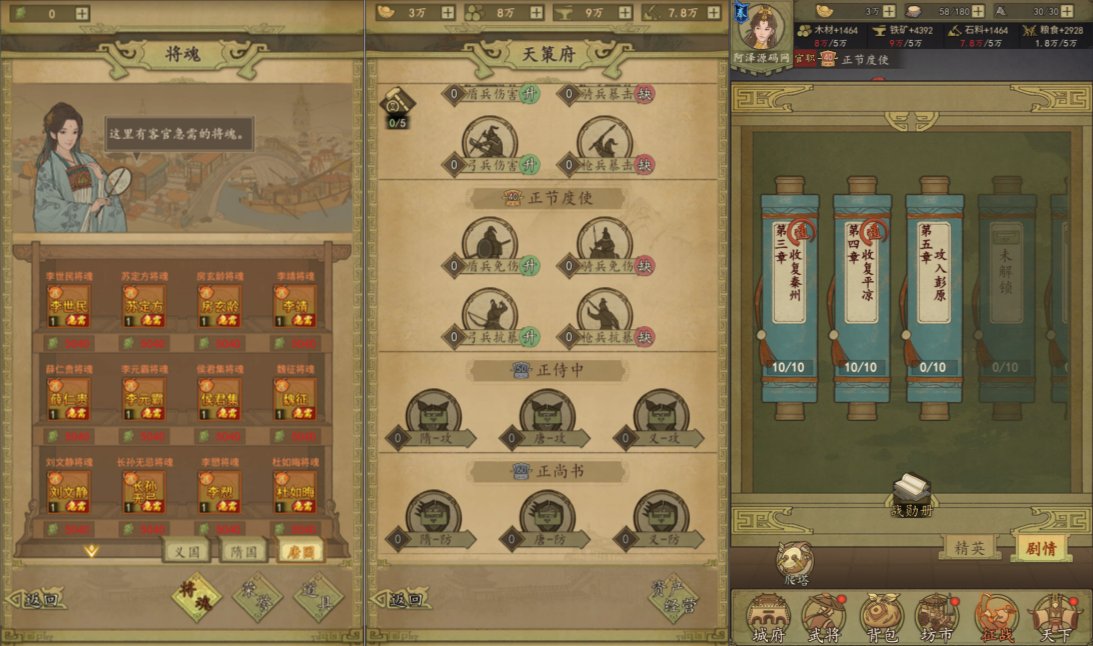Open the 荣誉 shop category
Screen dimensions: 1093x646
click(257, 596)
